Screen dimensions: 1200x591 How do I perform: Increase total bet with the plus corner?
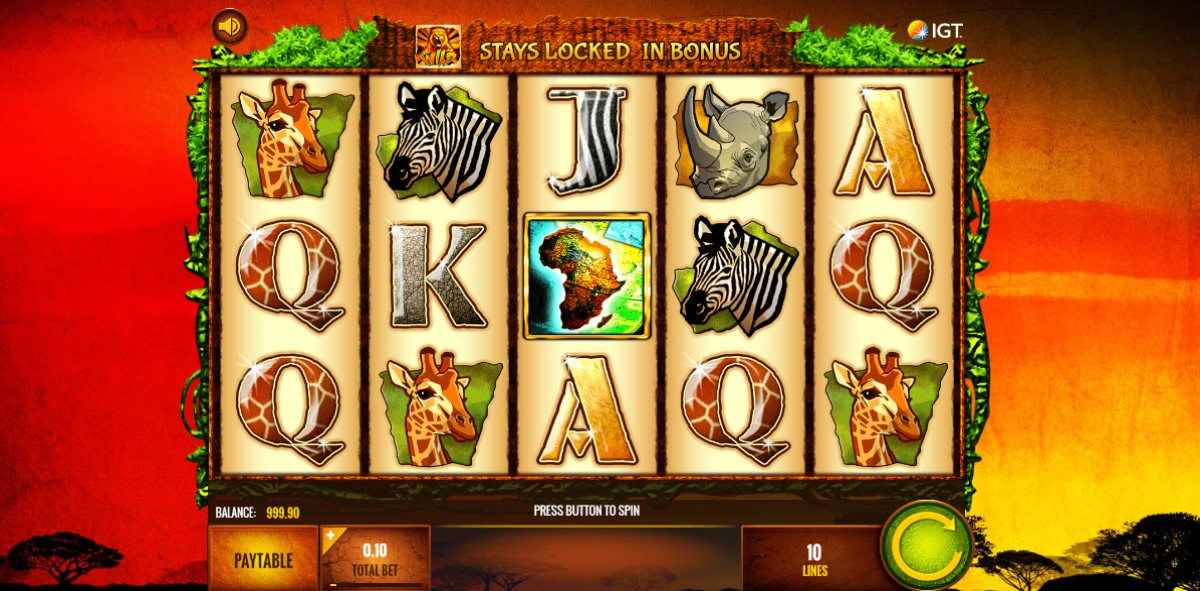click(x=331, y=536)
